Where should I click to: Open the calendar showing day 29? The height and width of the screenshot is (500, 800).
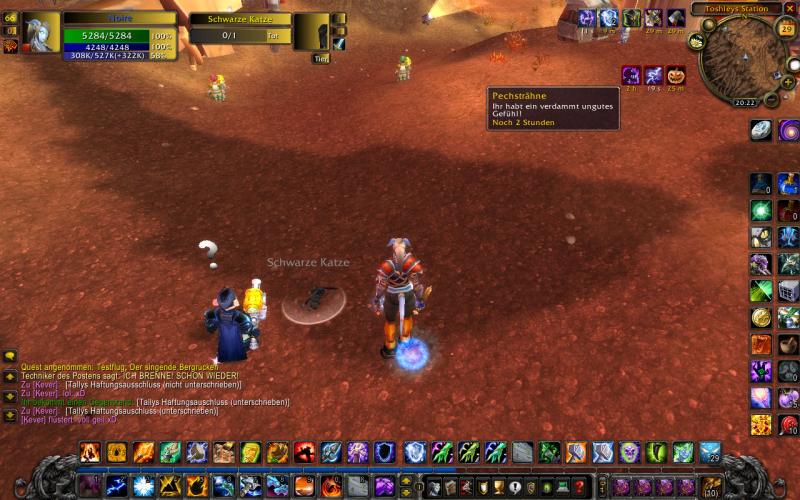click(786, 29)
